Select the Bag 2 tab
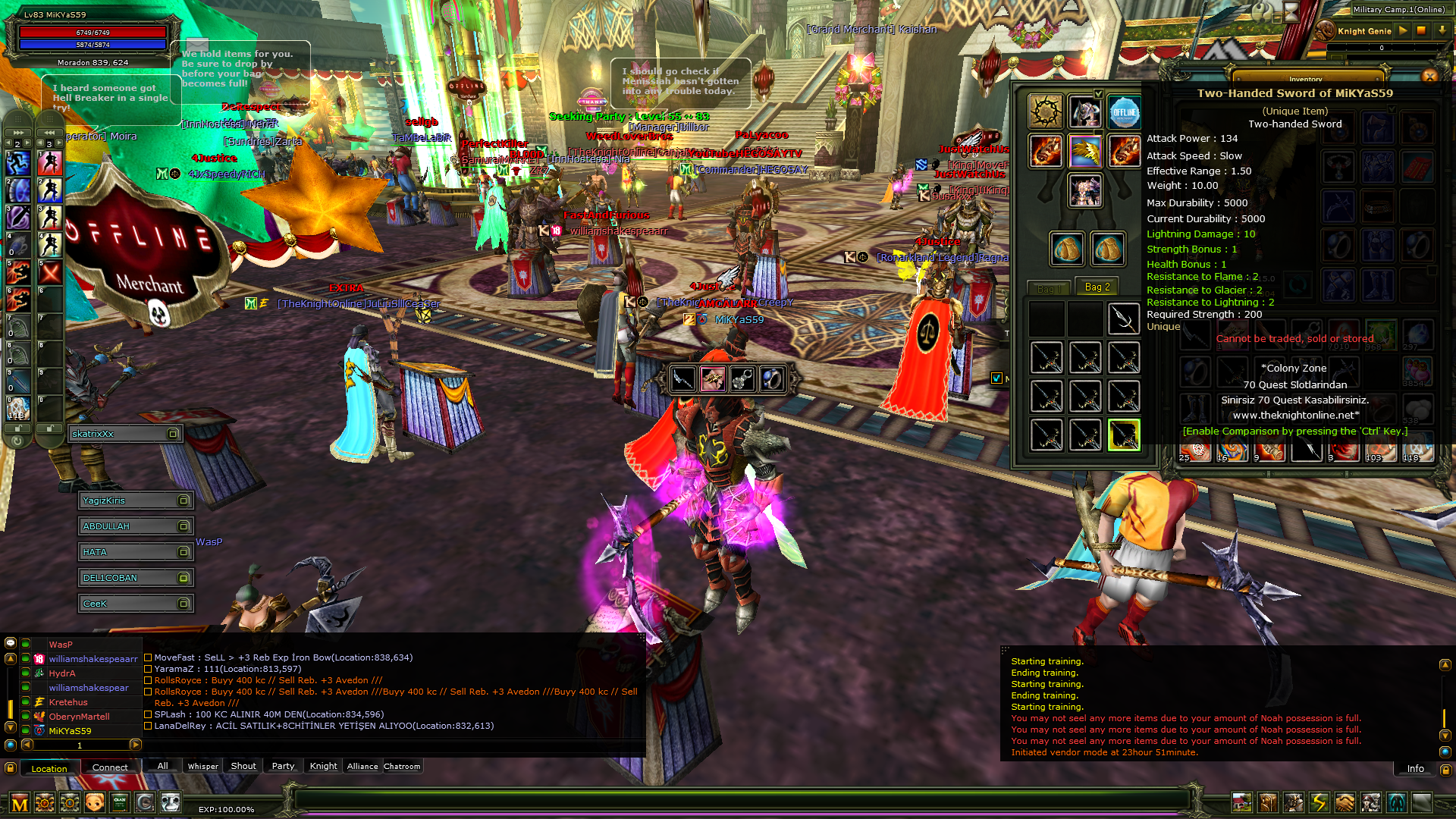The height and width of the screenshot is (819, 1456). [x=1097, y=287]
